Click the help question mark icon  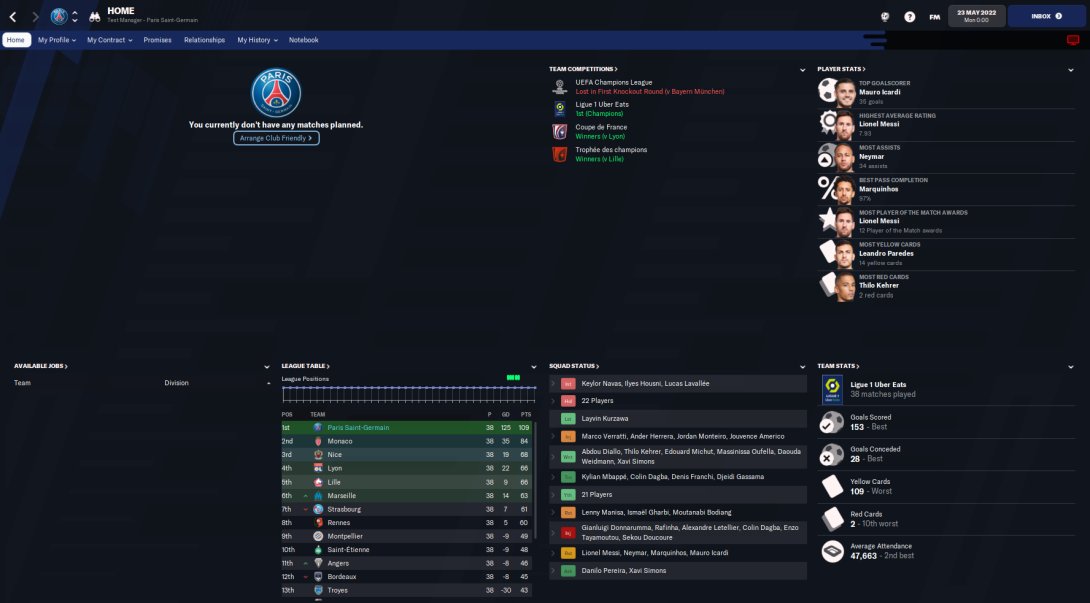tap(909, 16)
